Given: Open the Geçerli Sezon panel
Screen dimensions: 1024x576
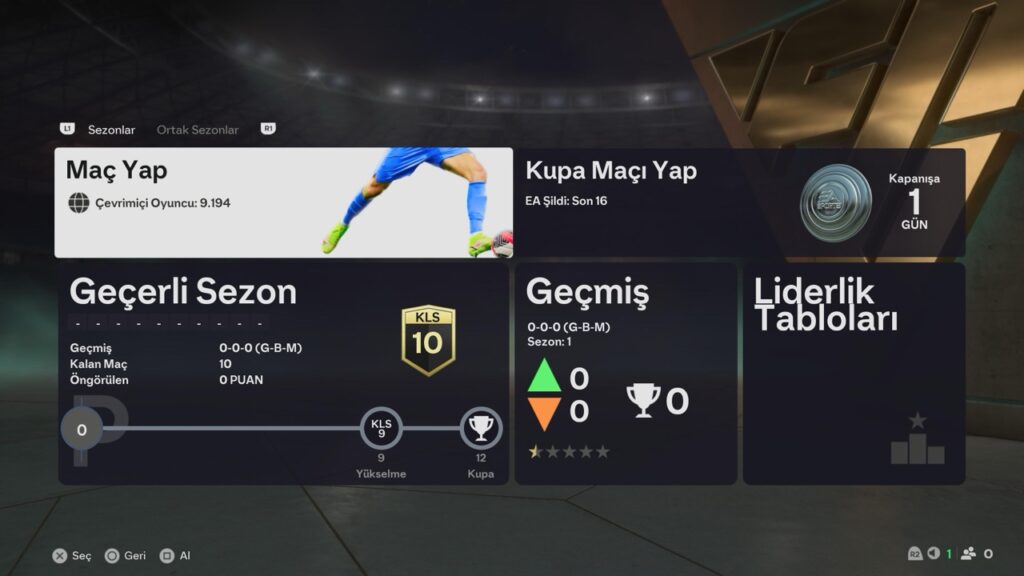Looking at the screenshot, I should click(283, 374).
